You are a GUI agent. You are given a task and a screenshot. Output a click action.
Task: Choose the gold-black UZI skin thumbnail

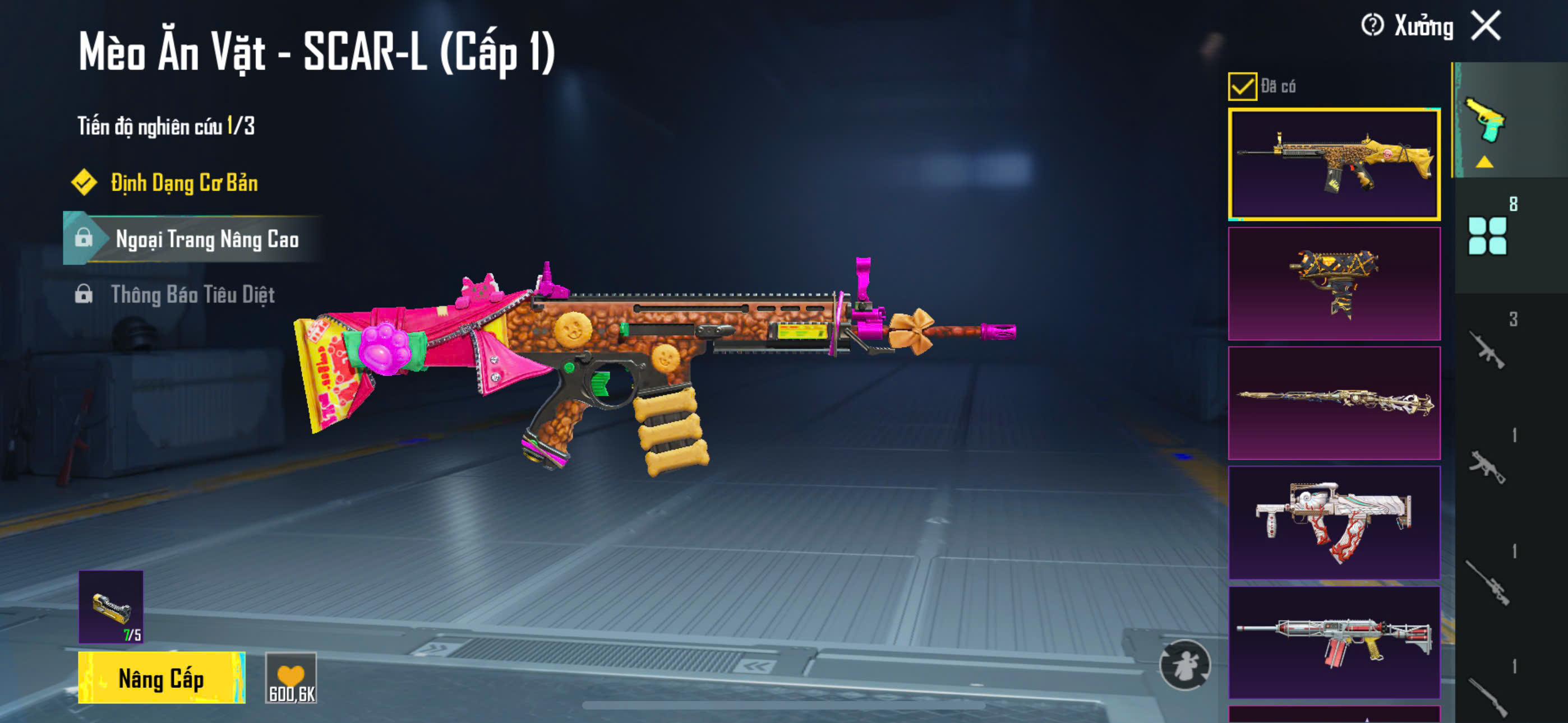coord(1334,284)
